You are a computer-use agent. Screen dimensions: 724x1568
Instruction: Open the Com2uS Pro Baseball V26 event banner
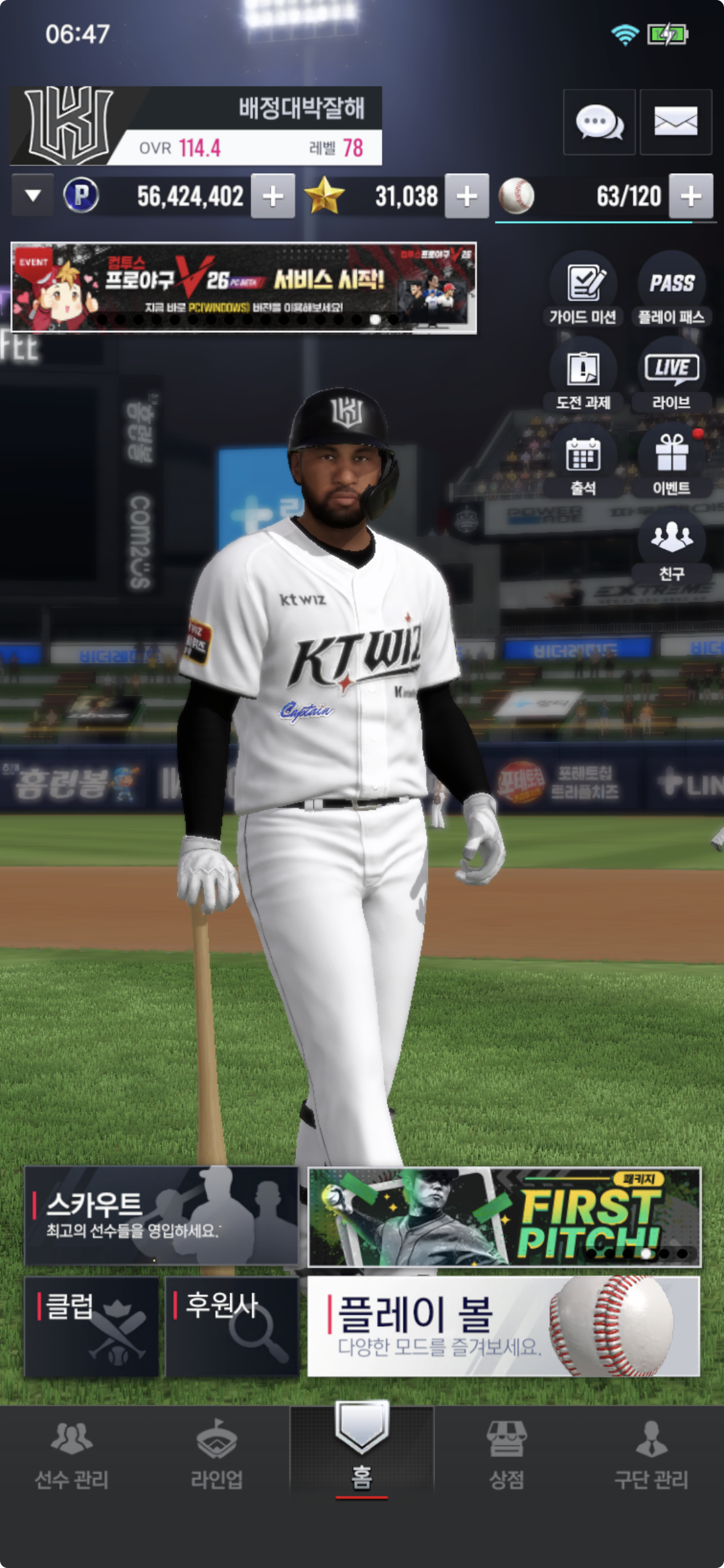pos(244,288)
